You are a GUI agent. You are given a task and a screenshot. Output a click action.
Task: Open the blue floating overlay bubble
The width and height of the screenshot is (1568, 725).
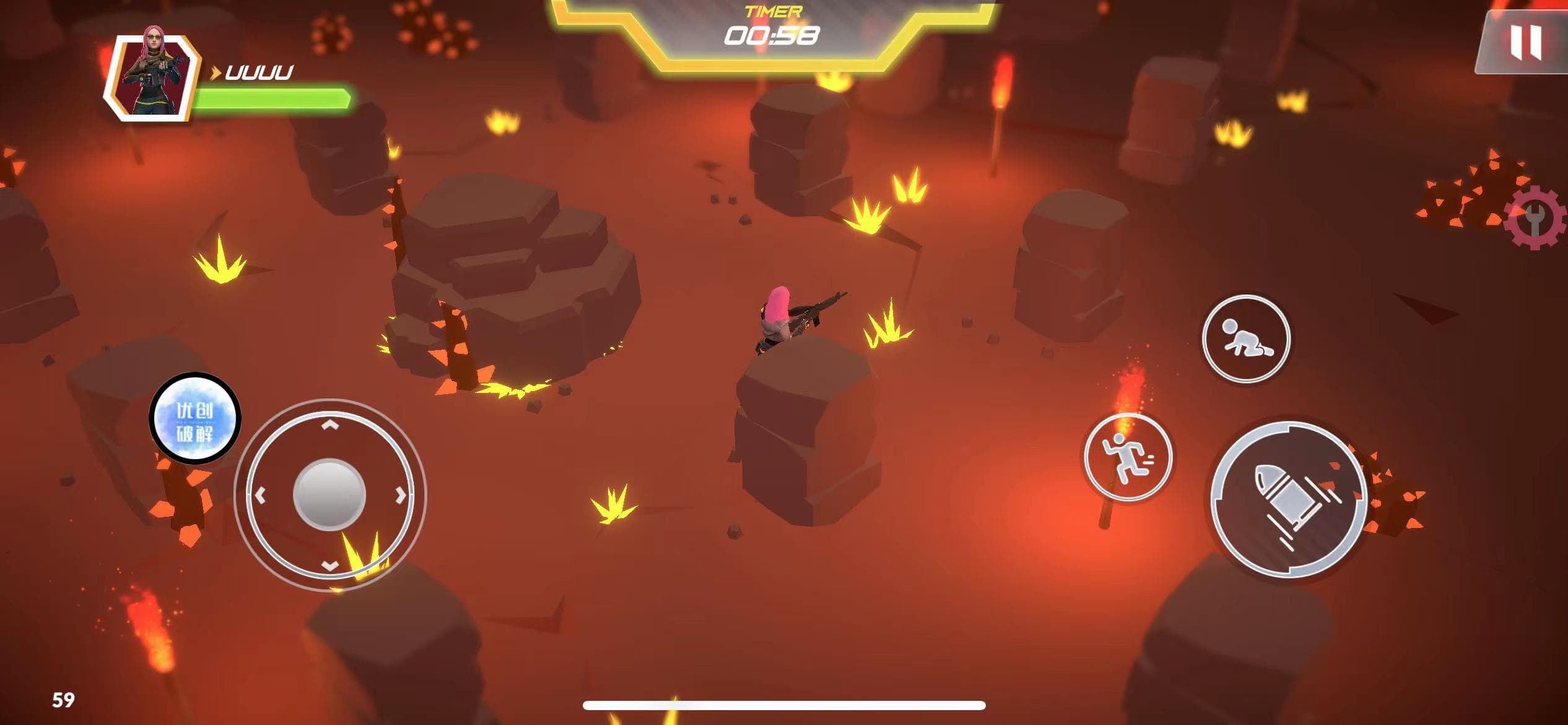coord(195,419)
